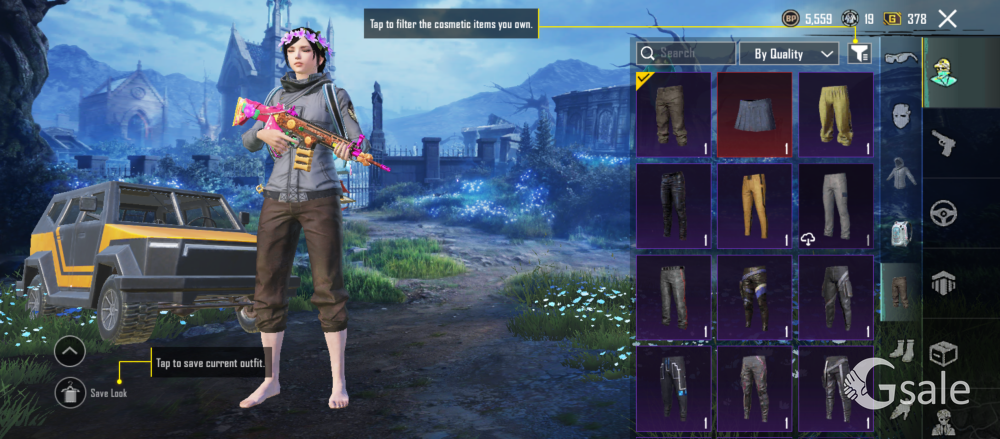Open the steering wheel vehicle category
Viewport: 1000px width, 439px height.
click(x=944, y=213)
